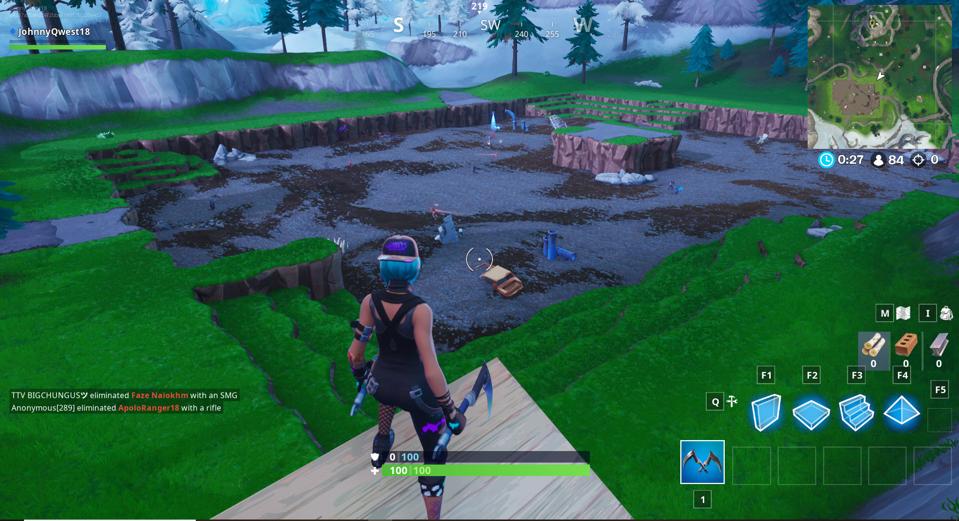Toggle the build mode crossed-tools icon
The width and height of the screenshot is (959, 521).
[732, 402]
